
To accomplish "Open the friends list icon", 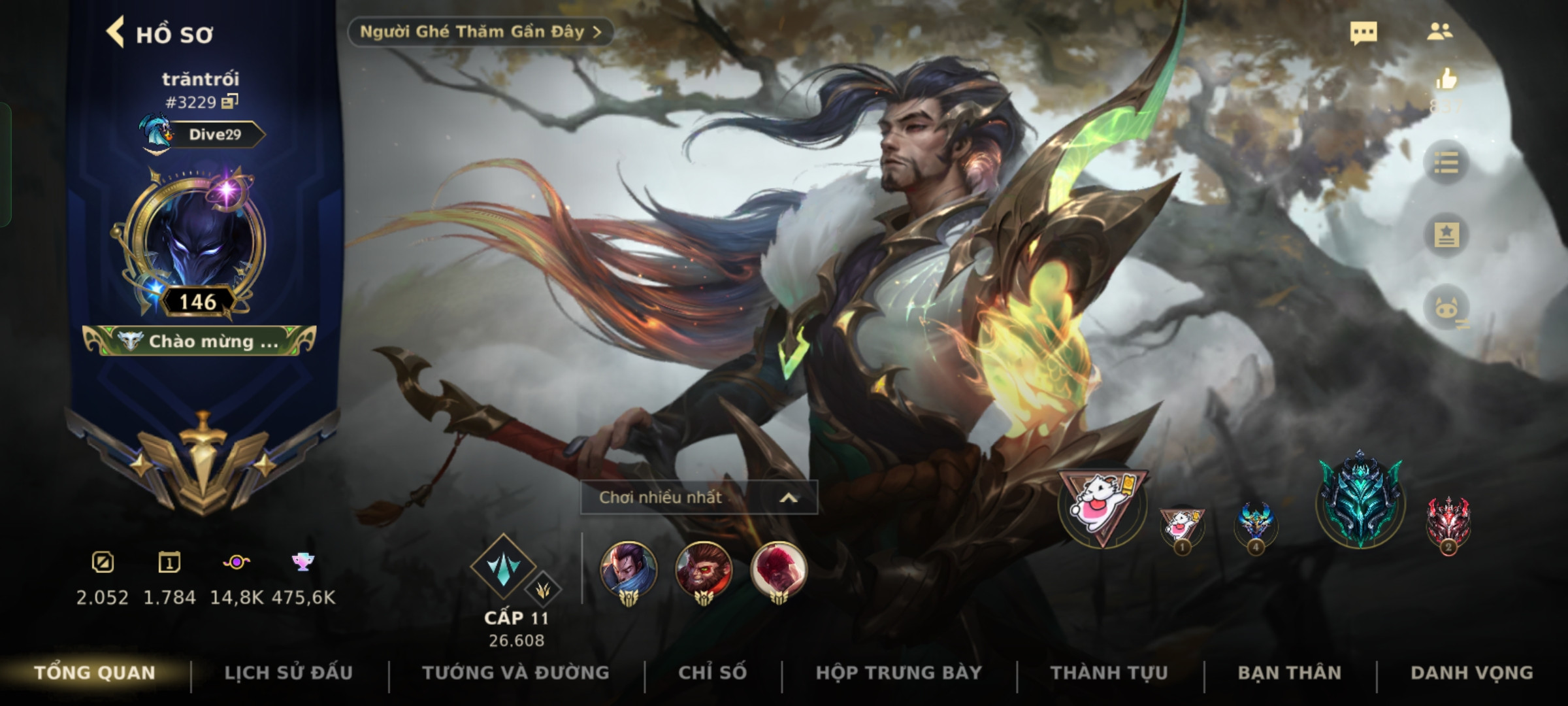I will (1440, 32).
